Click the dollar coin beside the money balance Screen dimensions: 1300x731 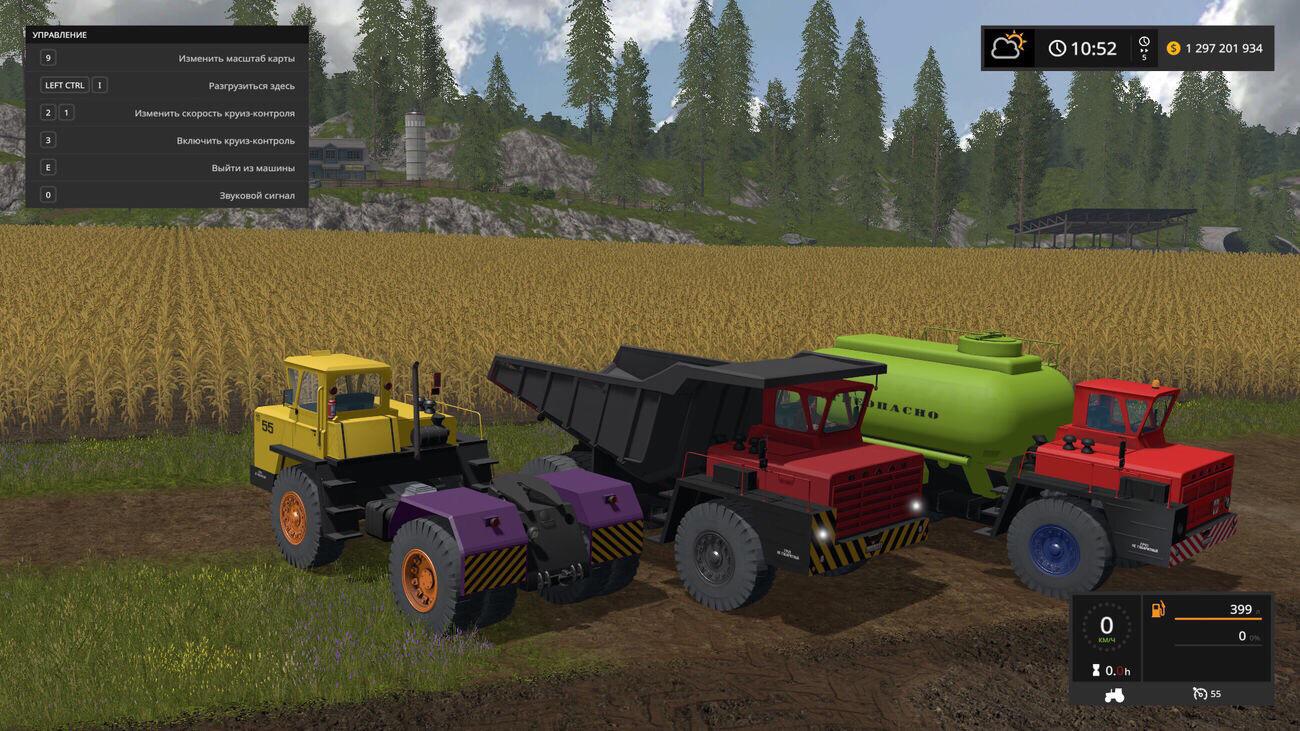tap(1174, 49)
